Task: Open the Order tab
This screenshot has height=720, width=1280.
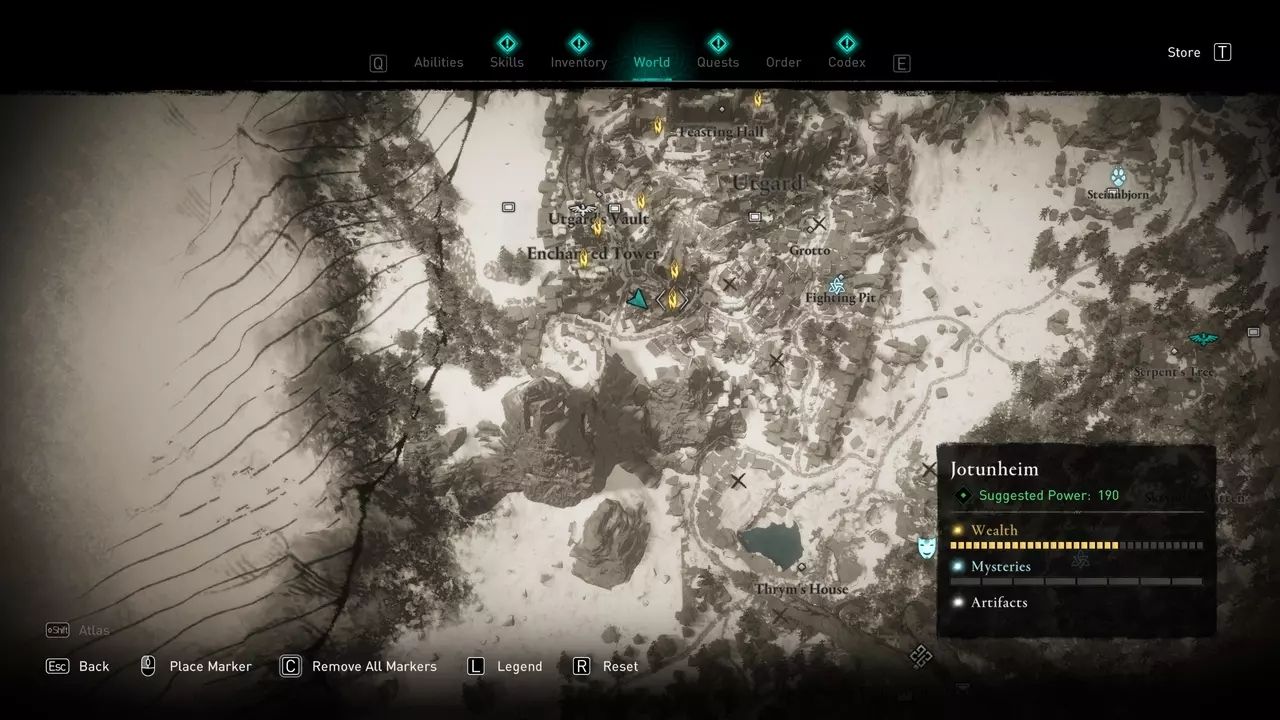Action: pos(783,62)
